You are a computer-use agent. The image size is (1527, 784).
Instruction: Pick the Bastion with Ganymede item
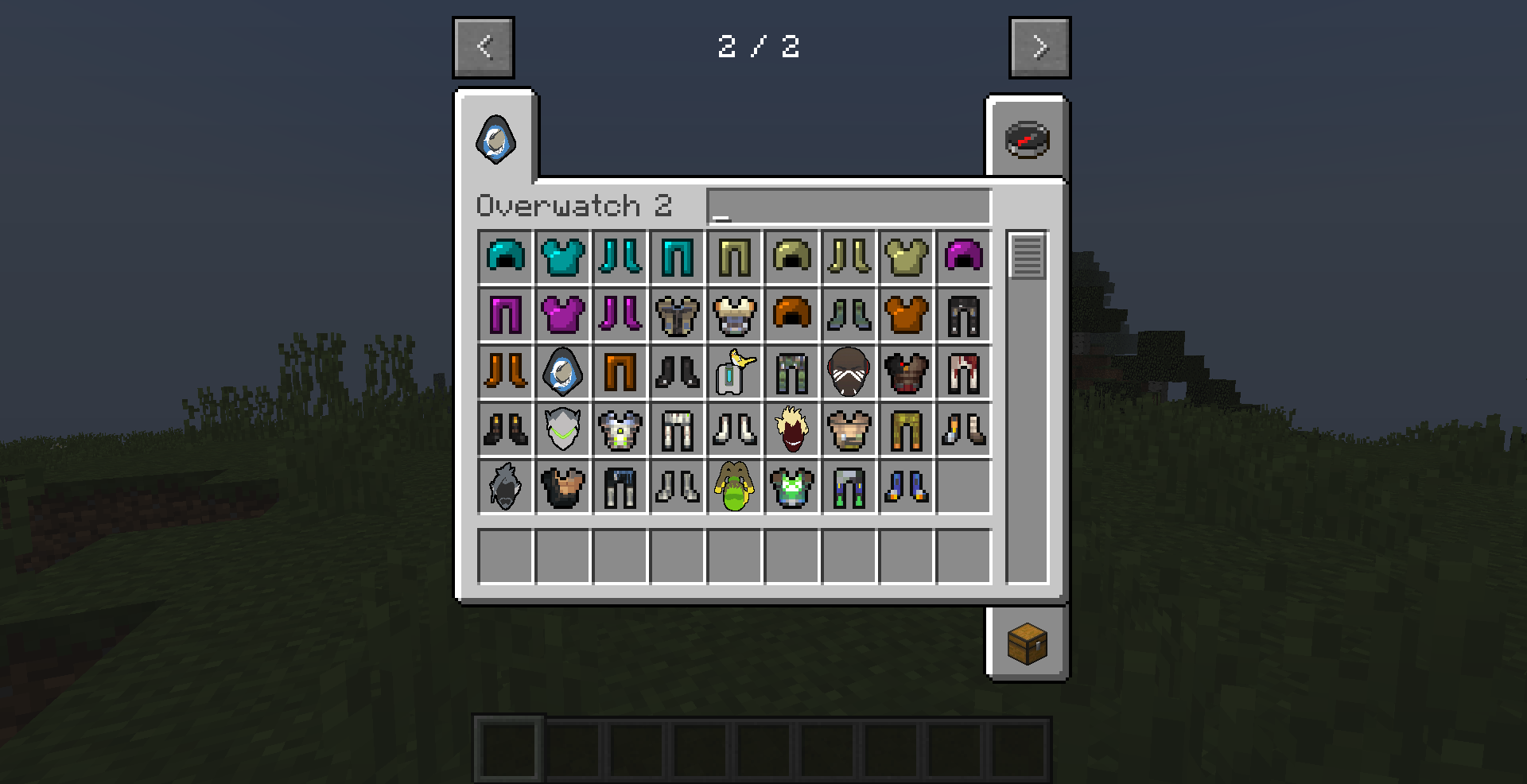tap(734, 373)
